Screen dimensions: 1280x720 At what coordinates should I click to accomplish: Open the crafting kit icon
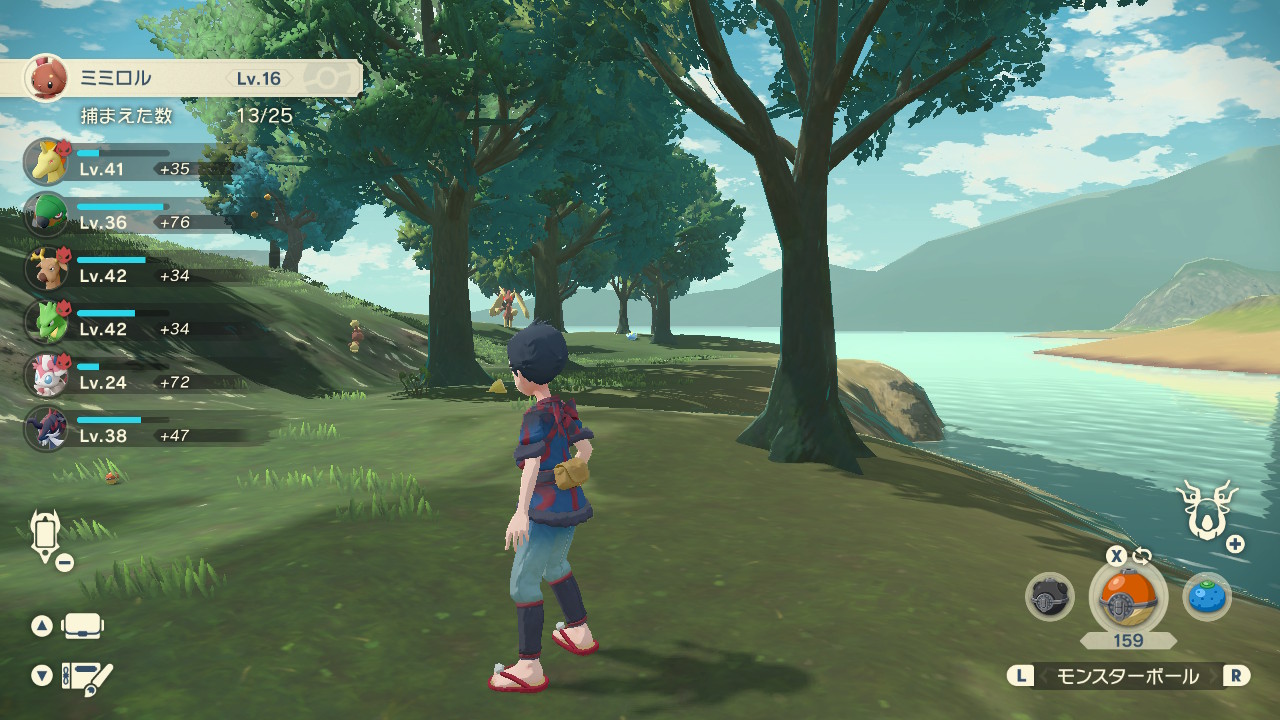(x=87, y=677)
